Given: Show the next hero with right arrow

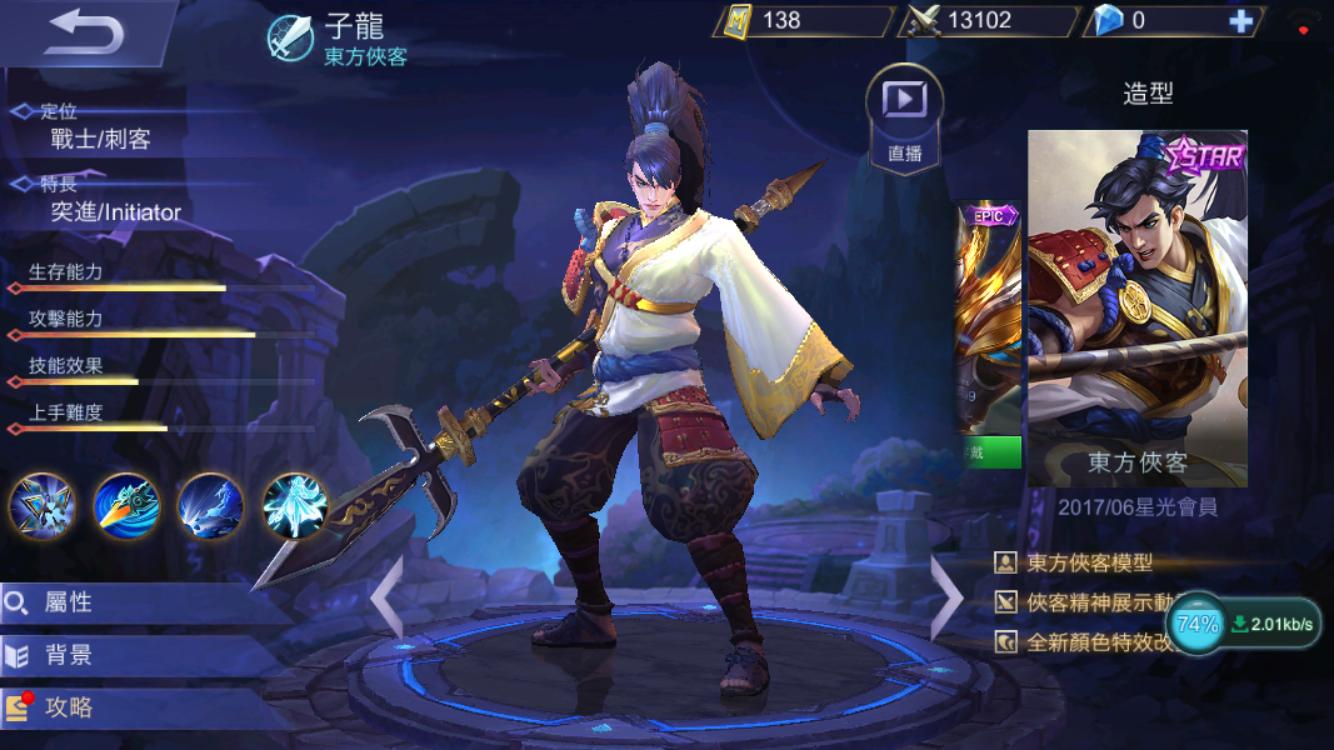Looking at the screenshot, I should (946, 597).
